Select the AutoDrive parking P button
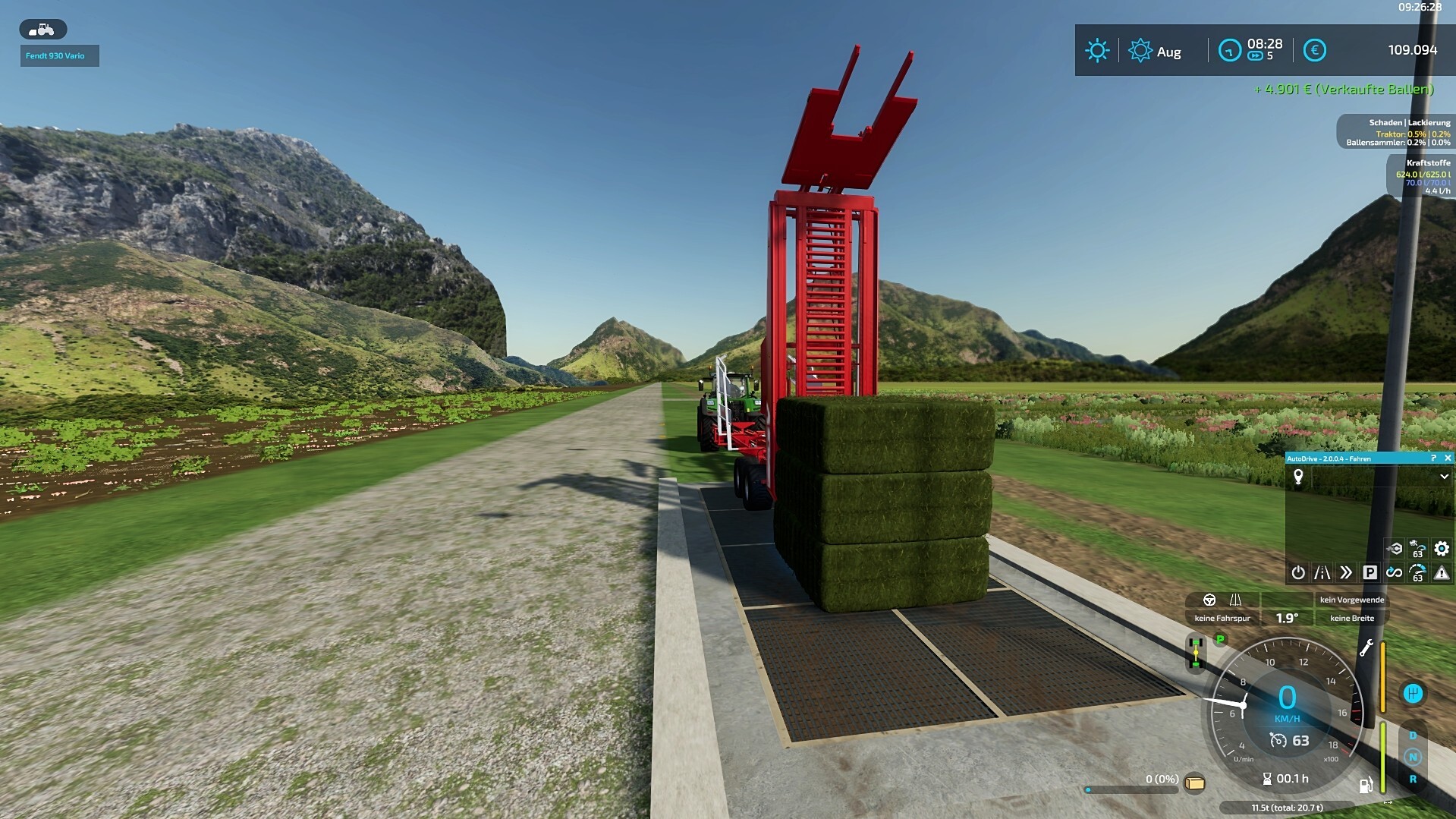Viewport: 1456px width, 819px height. click(1370, 572)
